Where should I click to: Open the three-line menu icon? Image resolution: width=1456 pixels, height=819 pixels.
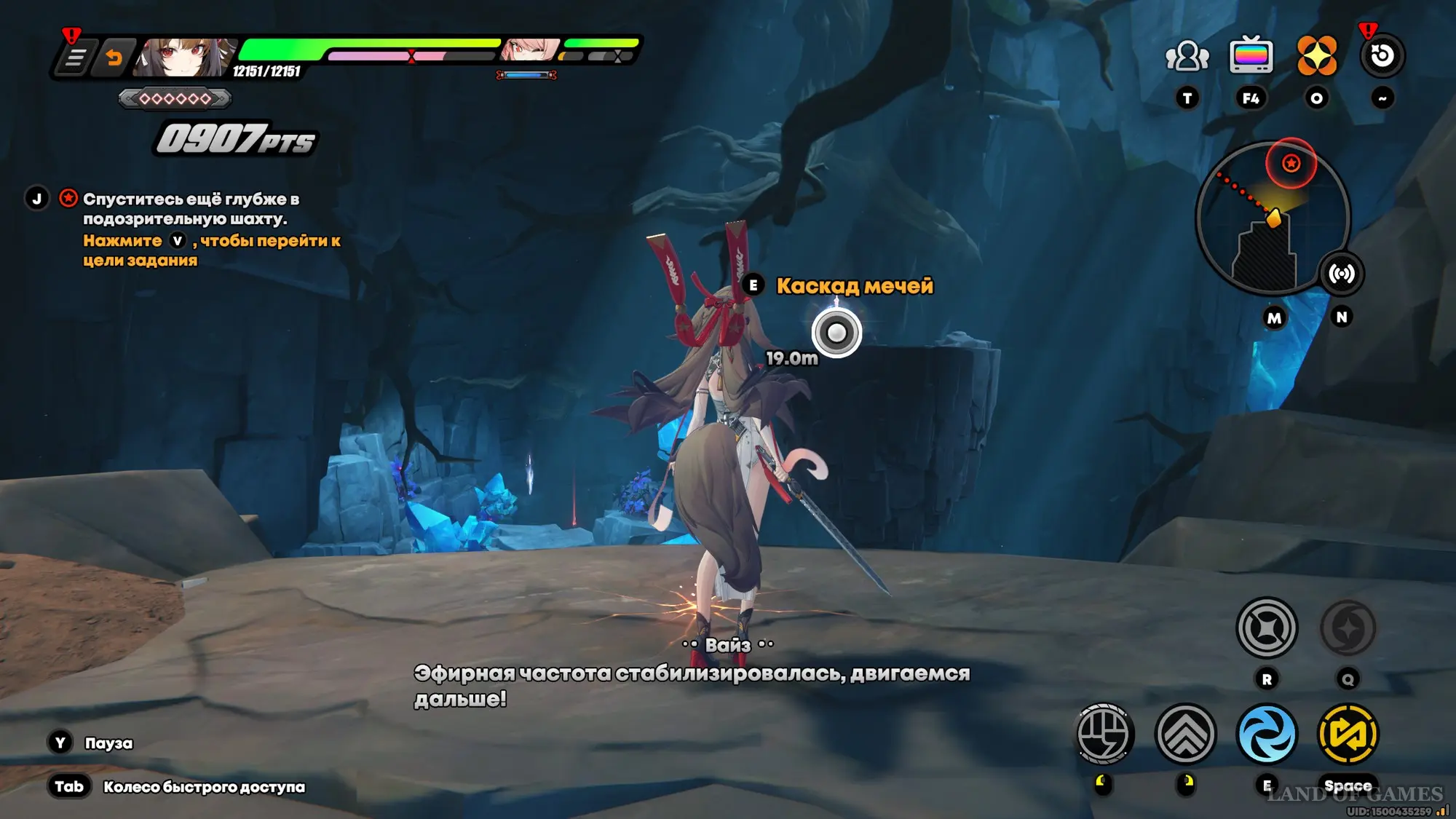point(75,58)
